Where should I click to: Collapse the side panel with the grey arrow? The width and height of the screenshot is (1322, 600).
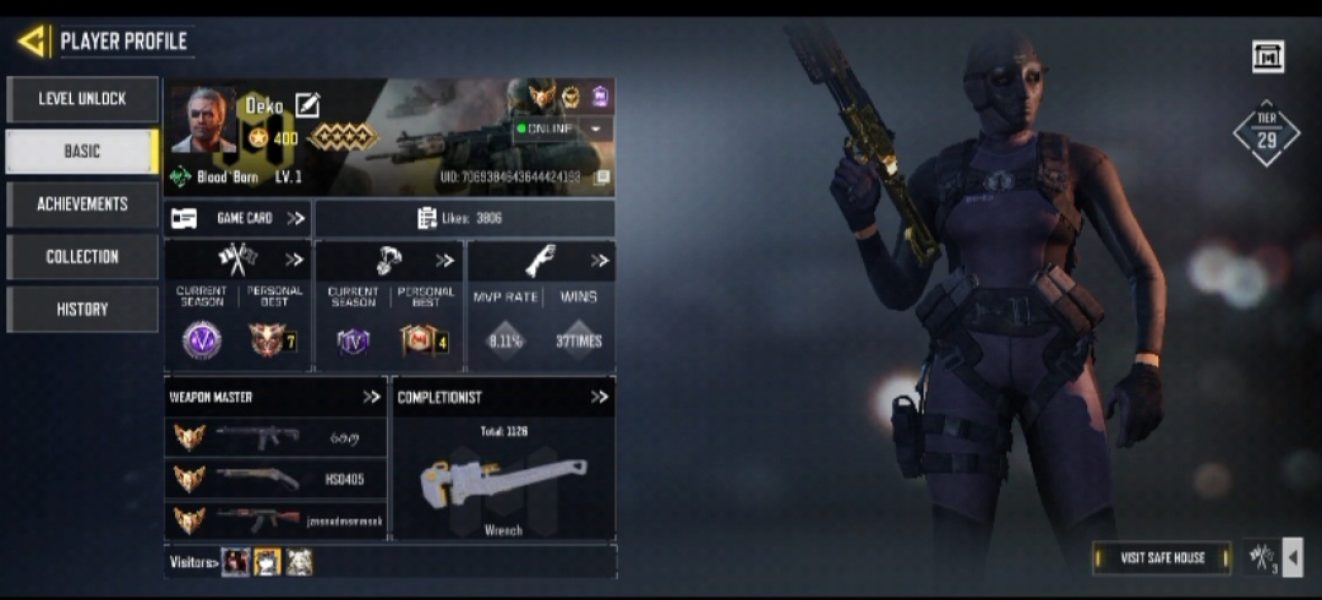[x=1293, y=558]
